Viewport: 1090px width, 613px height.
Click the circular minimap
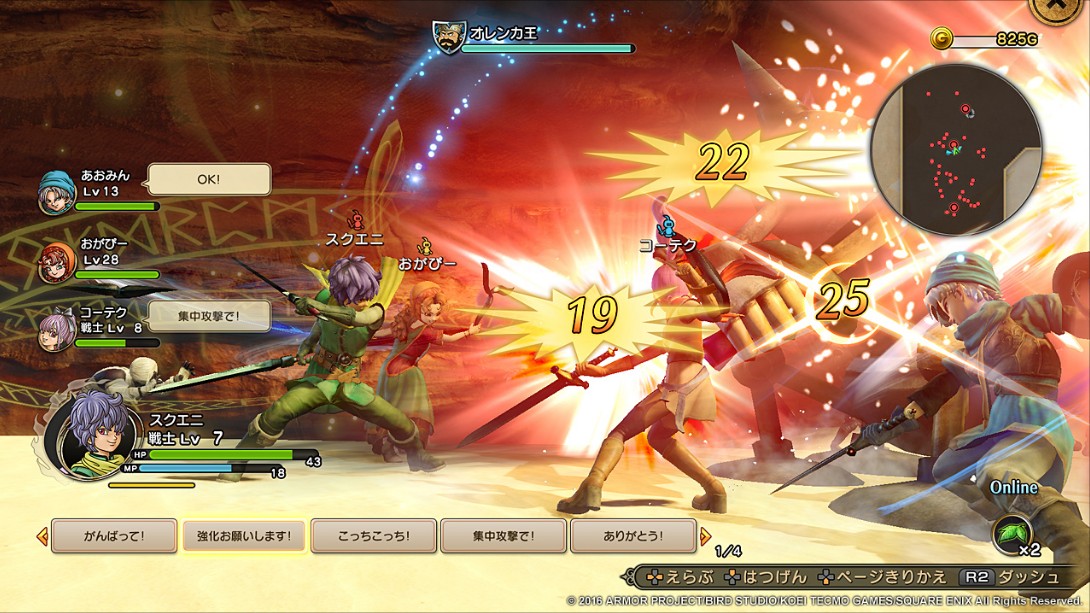pos(955,150)
